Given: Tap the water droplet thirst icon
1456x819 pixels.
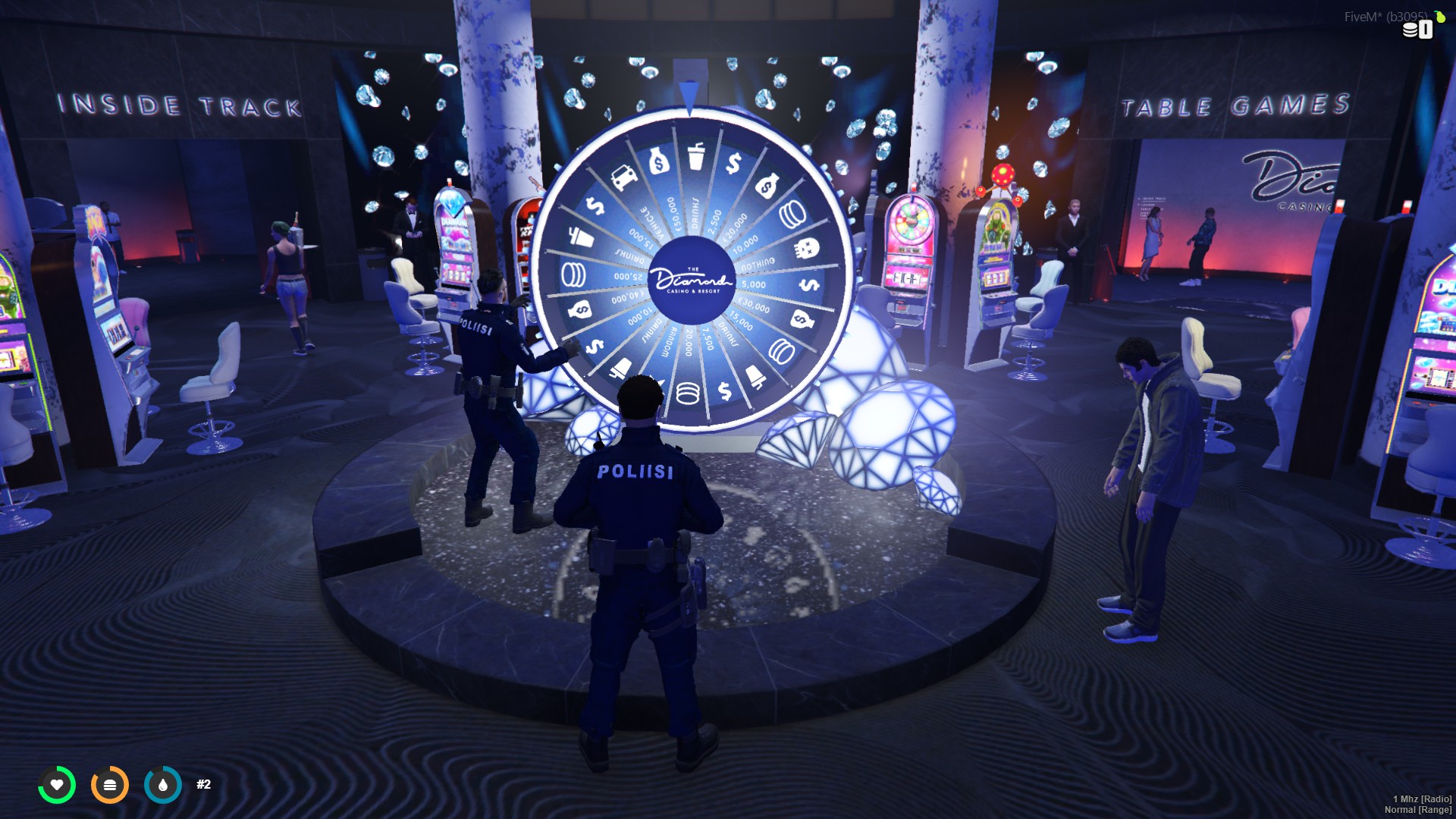Looking at the screenshot, I should tap(163, 785).
